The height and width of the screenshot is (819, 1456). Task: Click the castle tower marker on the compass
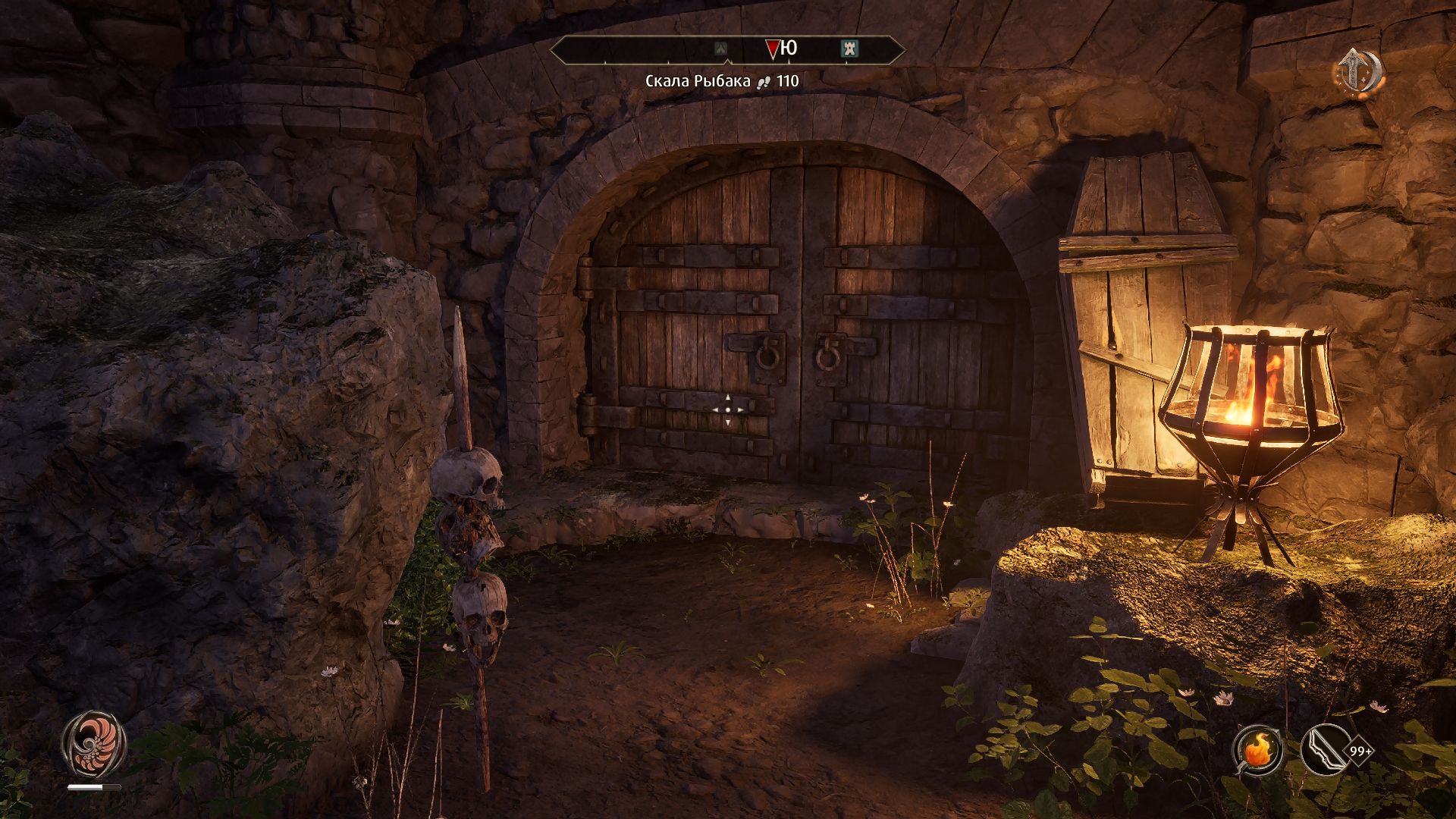(849, 49)
